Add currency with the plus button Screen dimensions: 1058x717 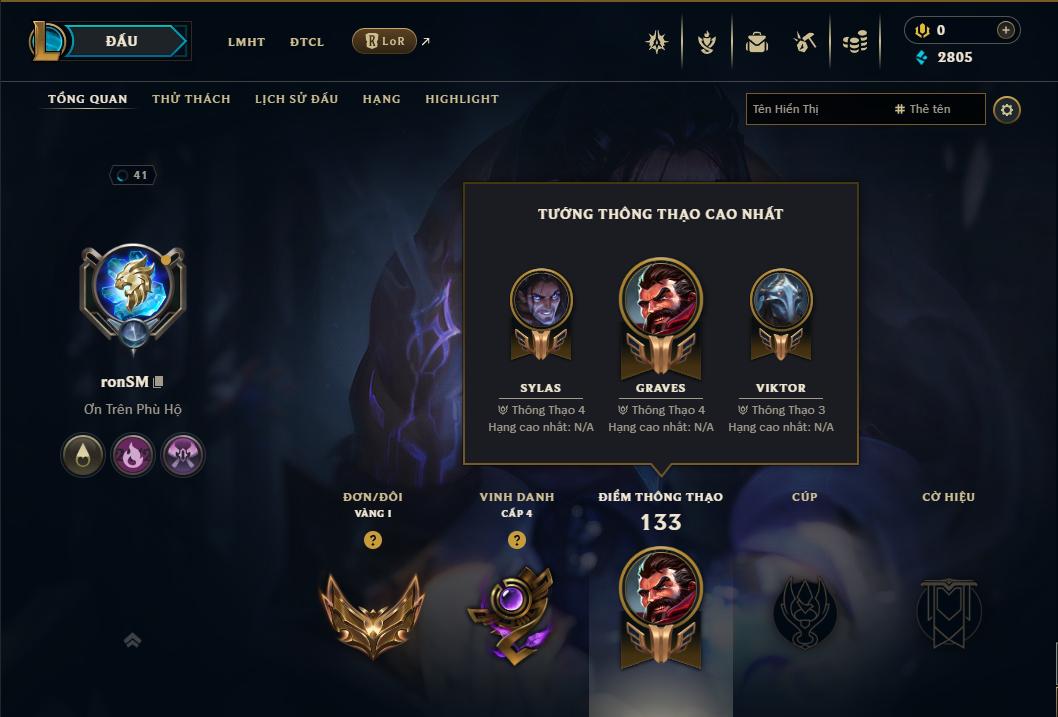pos(1005,30)
